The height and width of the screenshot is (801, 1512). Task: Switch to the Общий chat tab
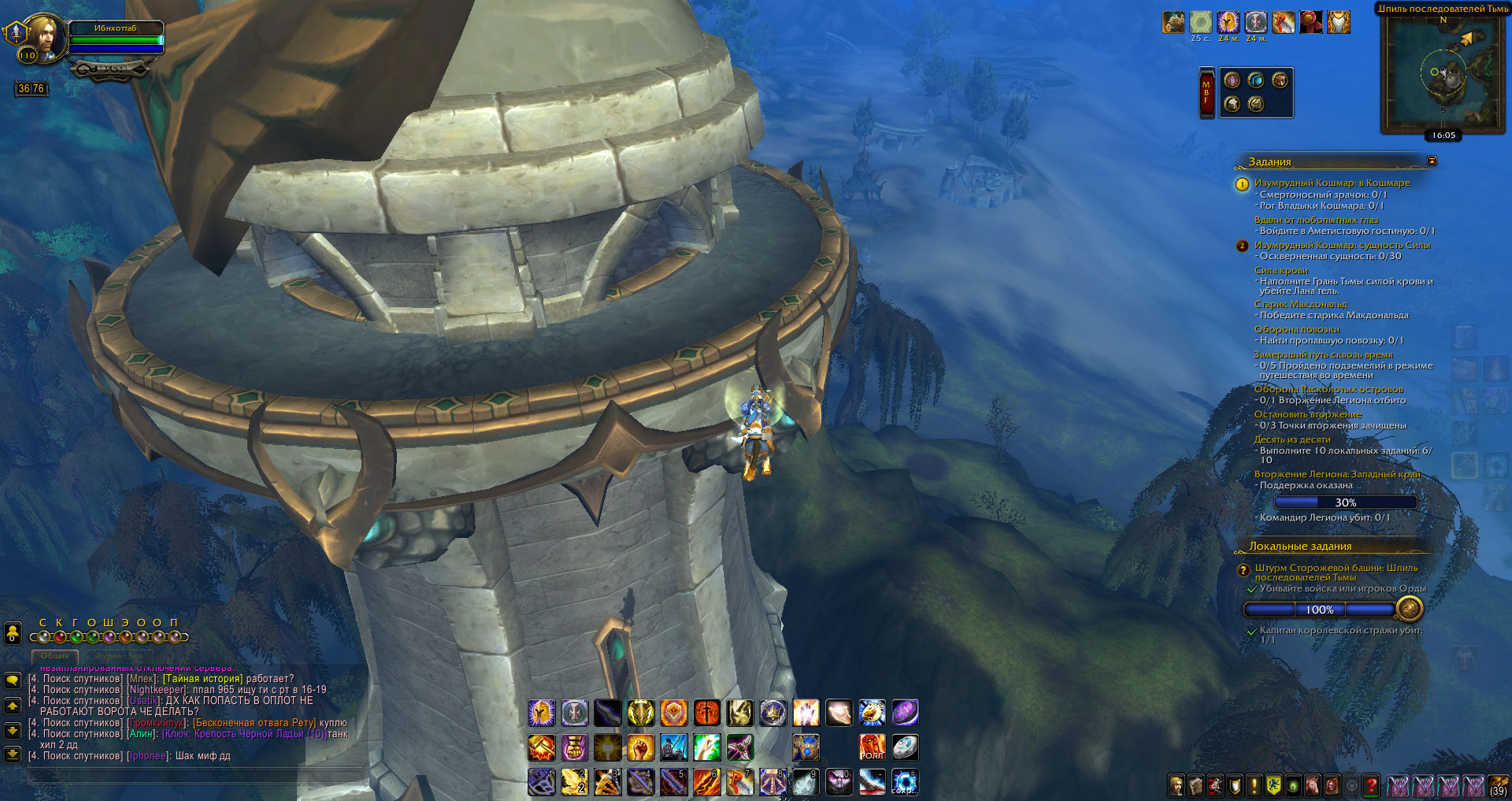point(55,655)
